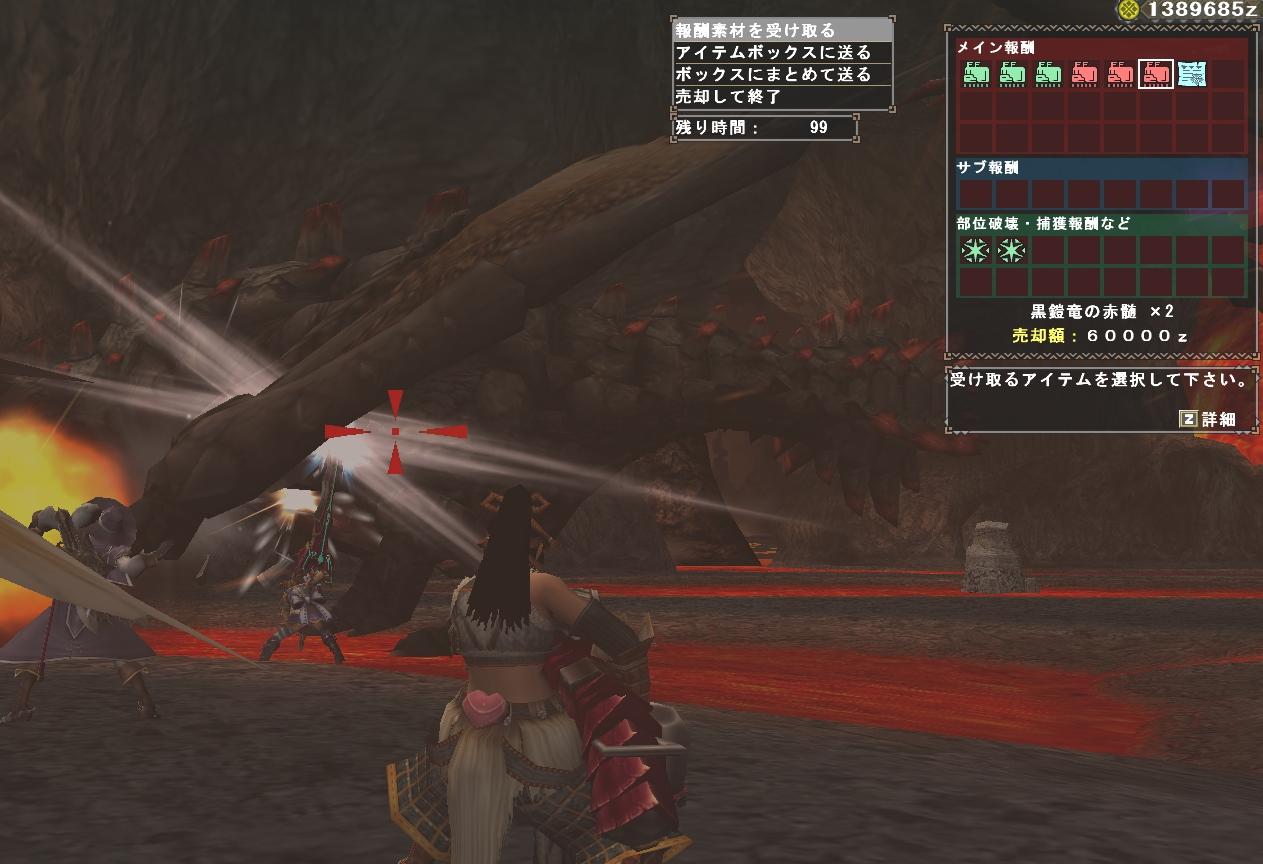Choose 報酬素材を受け取る menu option
Screen dimensions: 1263x864
coord(756,31)
